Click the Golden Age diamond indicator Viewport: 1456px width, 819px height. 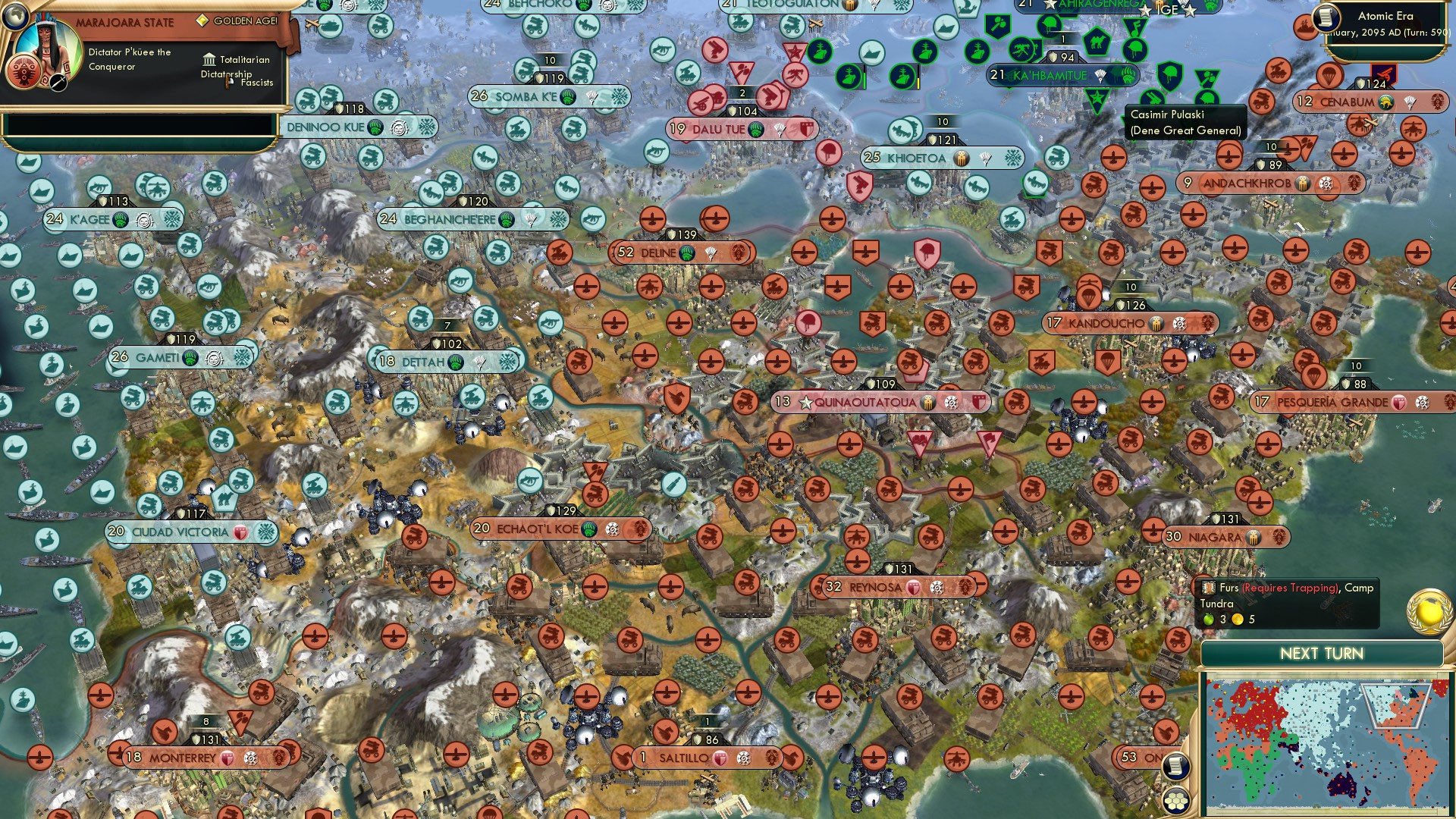202,20
